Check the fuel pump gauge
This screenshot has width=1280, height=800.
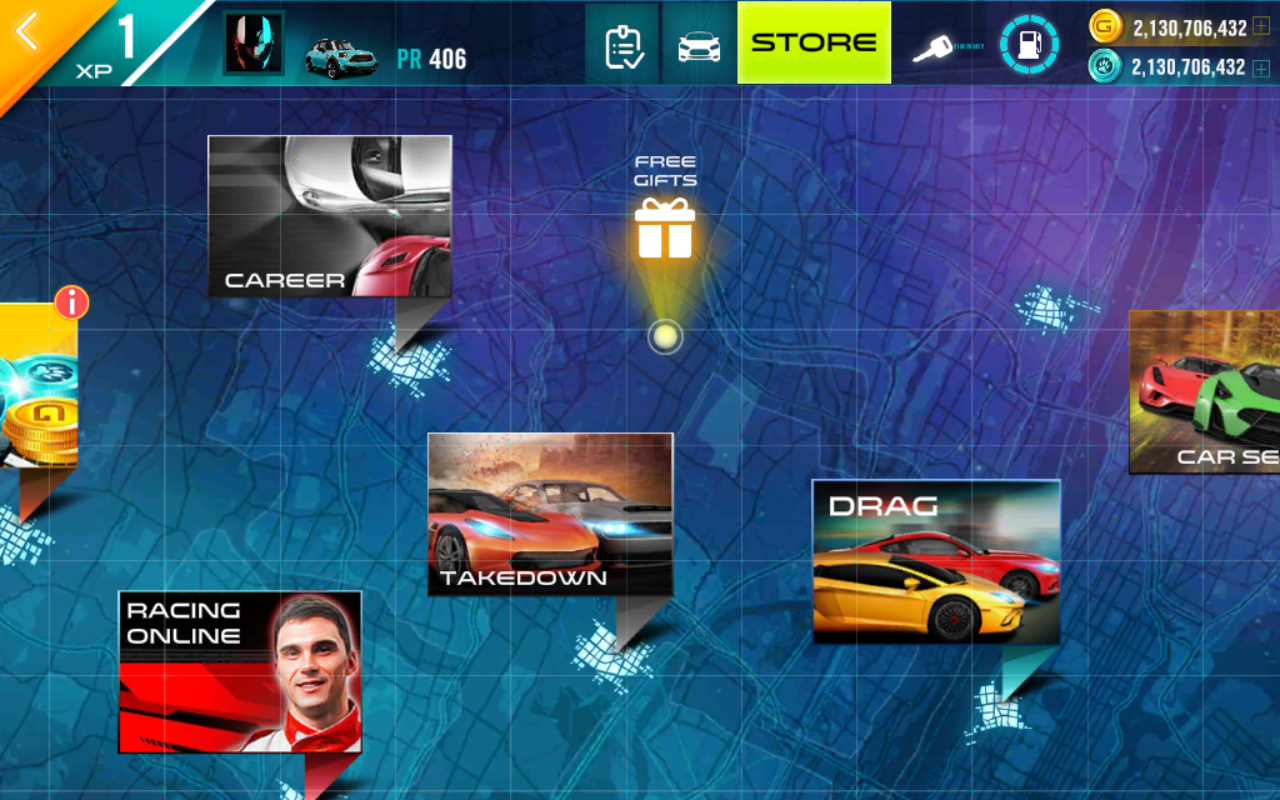coord(1028,45)
